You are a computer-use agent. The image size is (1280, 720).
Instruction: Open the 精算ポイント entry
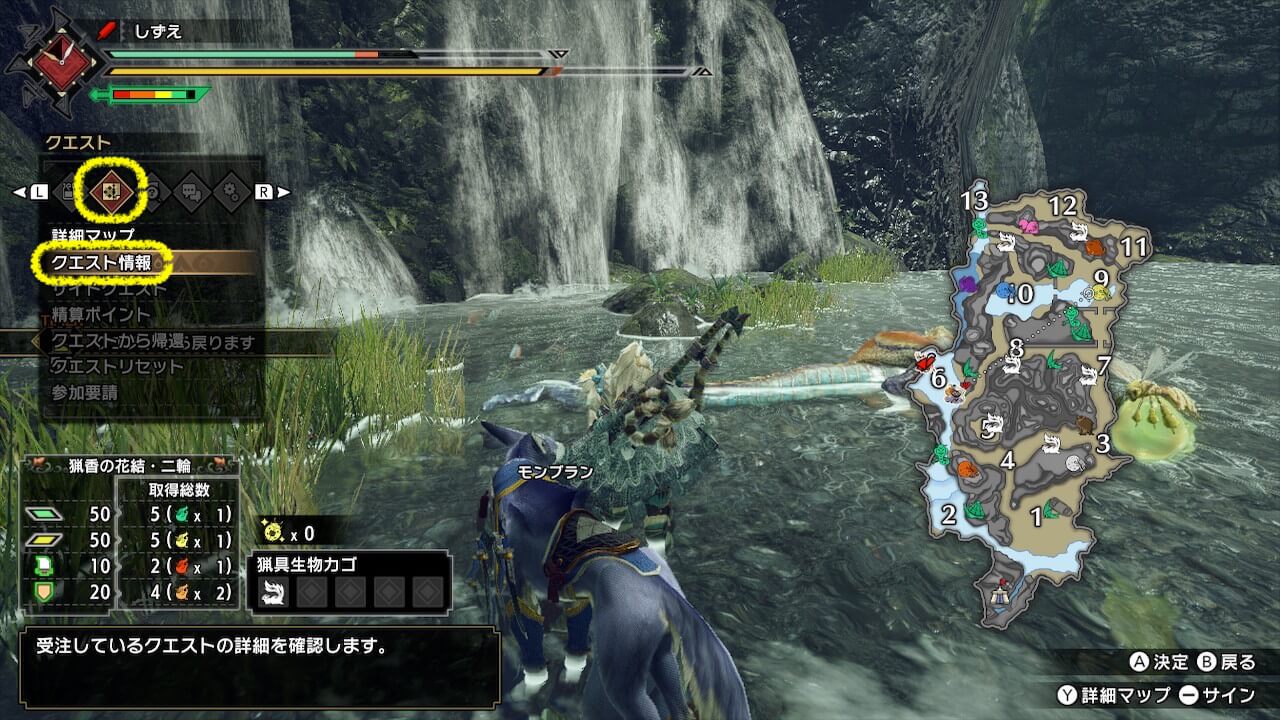pyautogui.click(x=101, y=315)
